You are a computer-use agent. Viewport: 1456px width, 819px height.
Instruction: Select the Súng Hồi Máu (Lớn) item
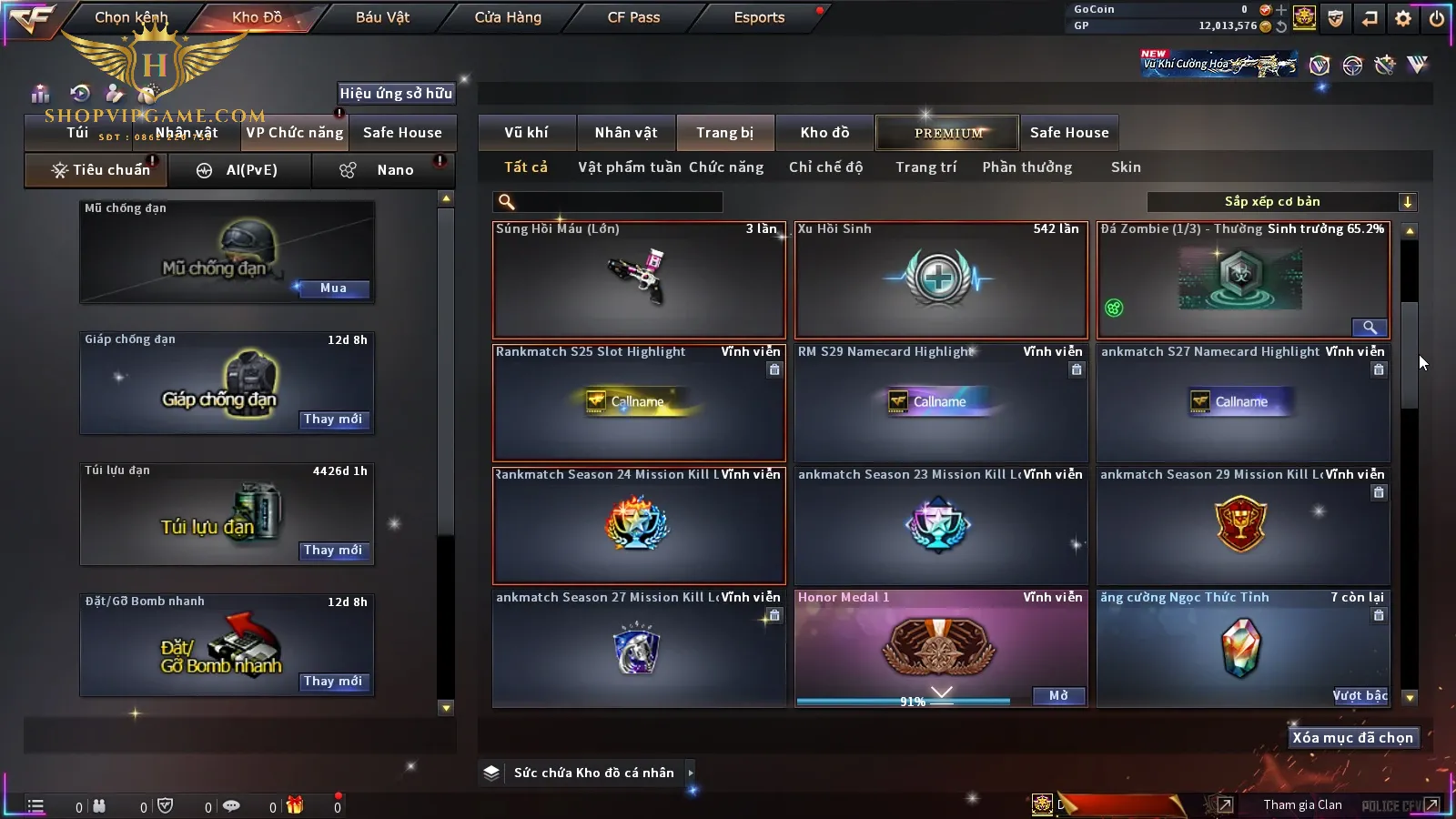pyautogui.click(x=639, y=280)
